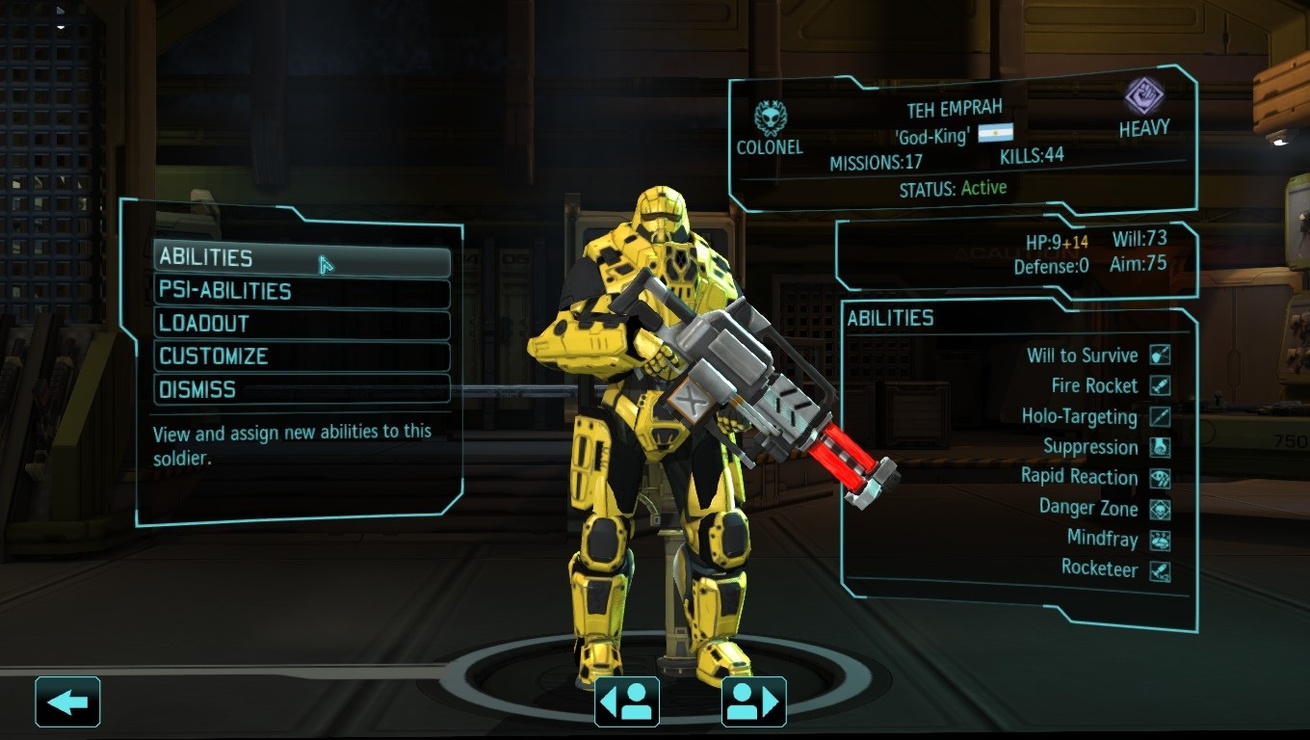Click the Mindfray ability icon
This screenshot has height=740, width=1310.
(x=1160, y=539)
